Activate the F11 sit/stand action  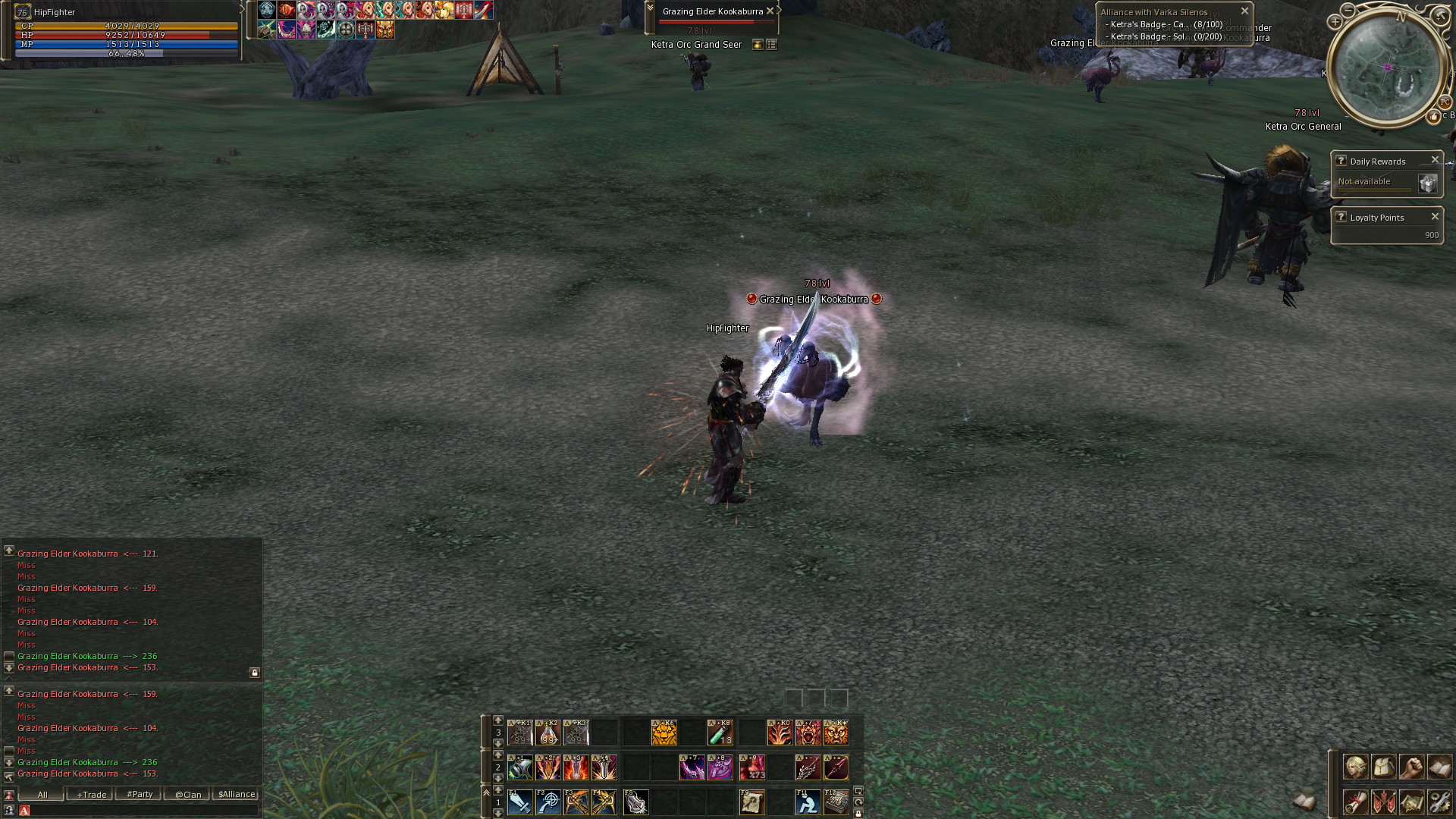point(808,802)
